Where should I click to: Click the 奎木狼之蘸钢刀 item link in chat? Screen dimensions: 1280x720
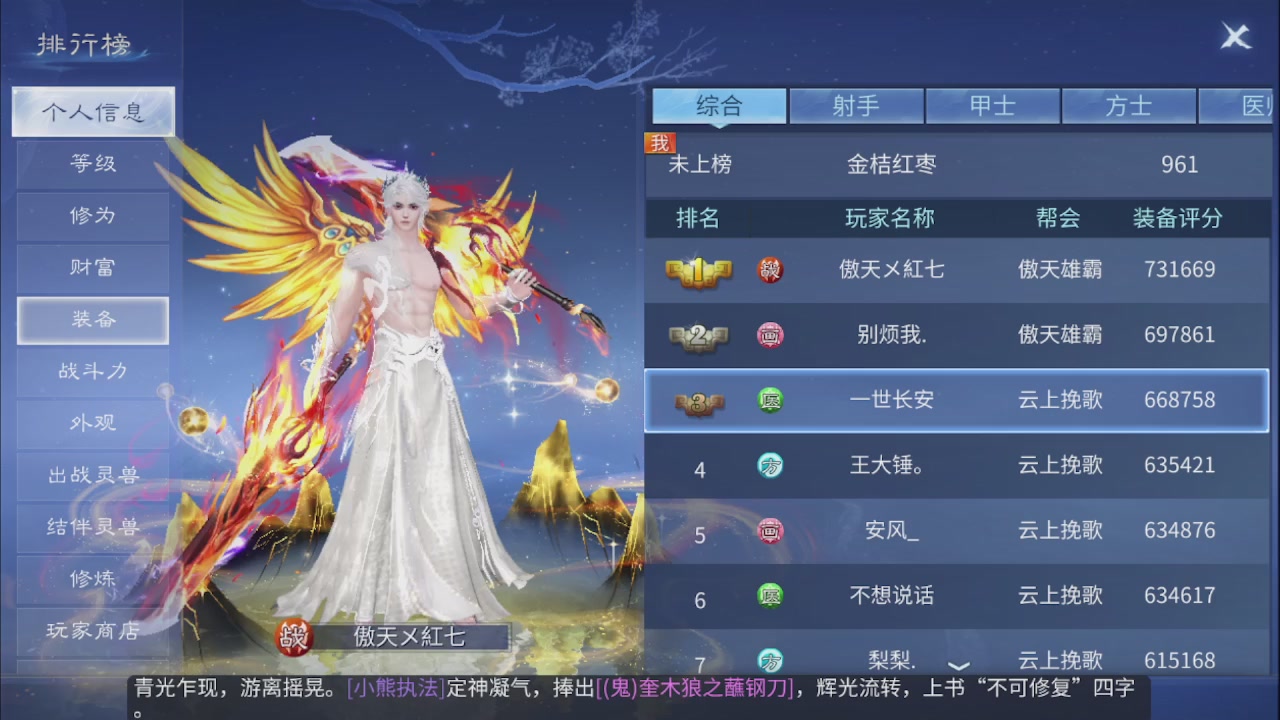(x=698, y=687)
